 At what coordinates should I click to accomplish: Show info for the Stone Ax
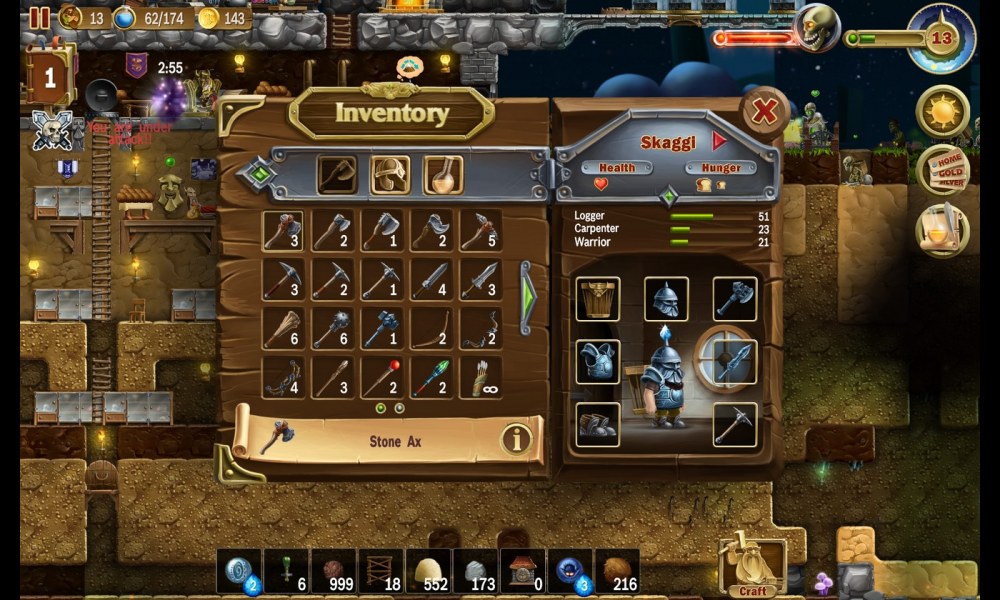[x=516, y=440]
